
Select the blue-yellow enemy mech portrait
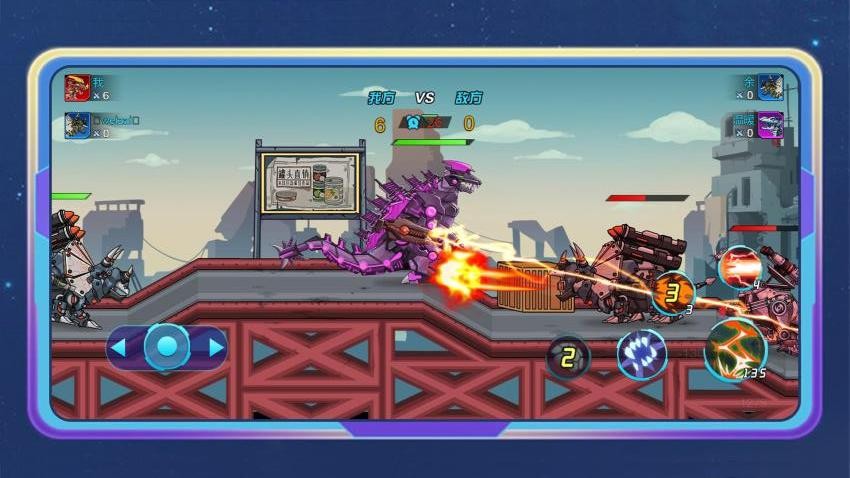tap(770, 87)
